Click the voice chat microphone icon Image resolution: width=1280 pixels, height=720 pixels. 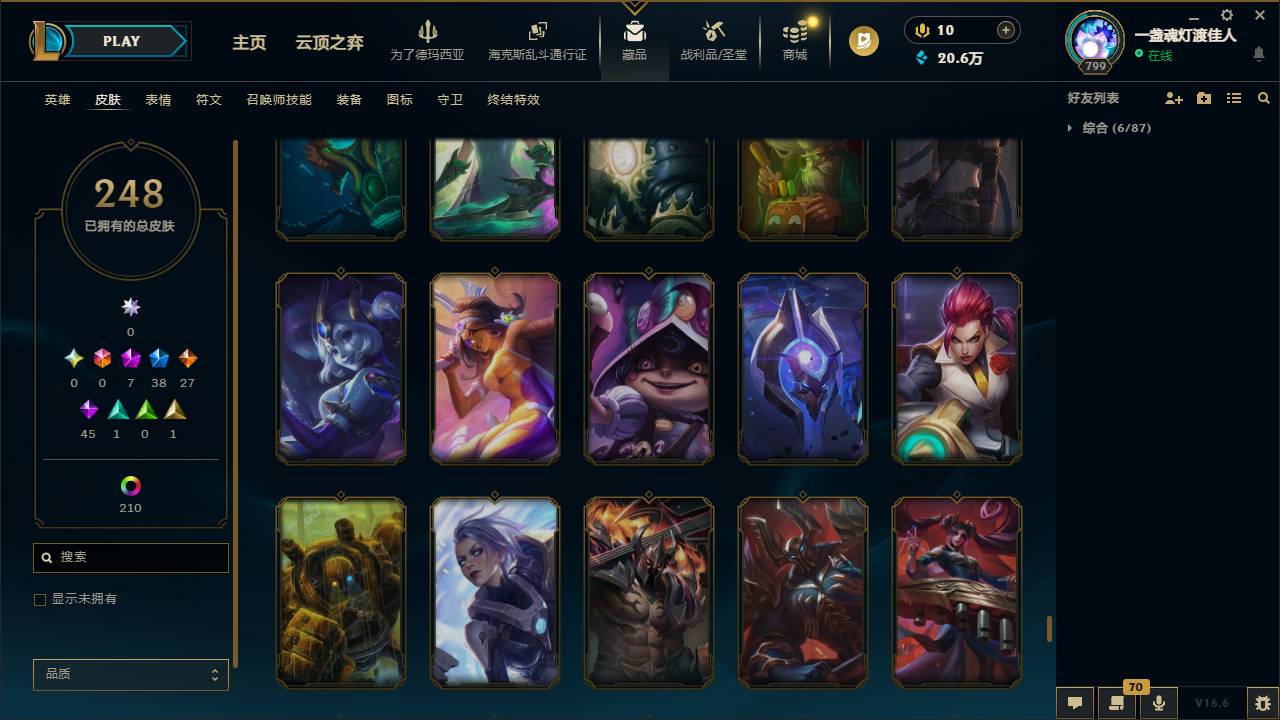1159,703
